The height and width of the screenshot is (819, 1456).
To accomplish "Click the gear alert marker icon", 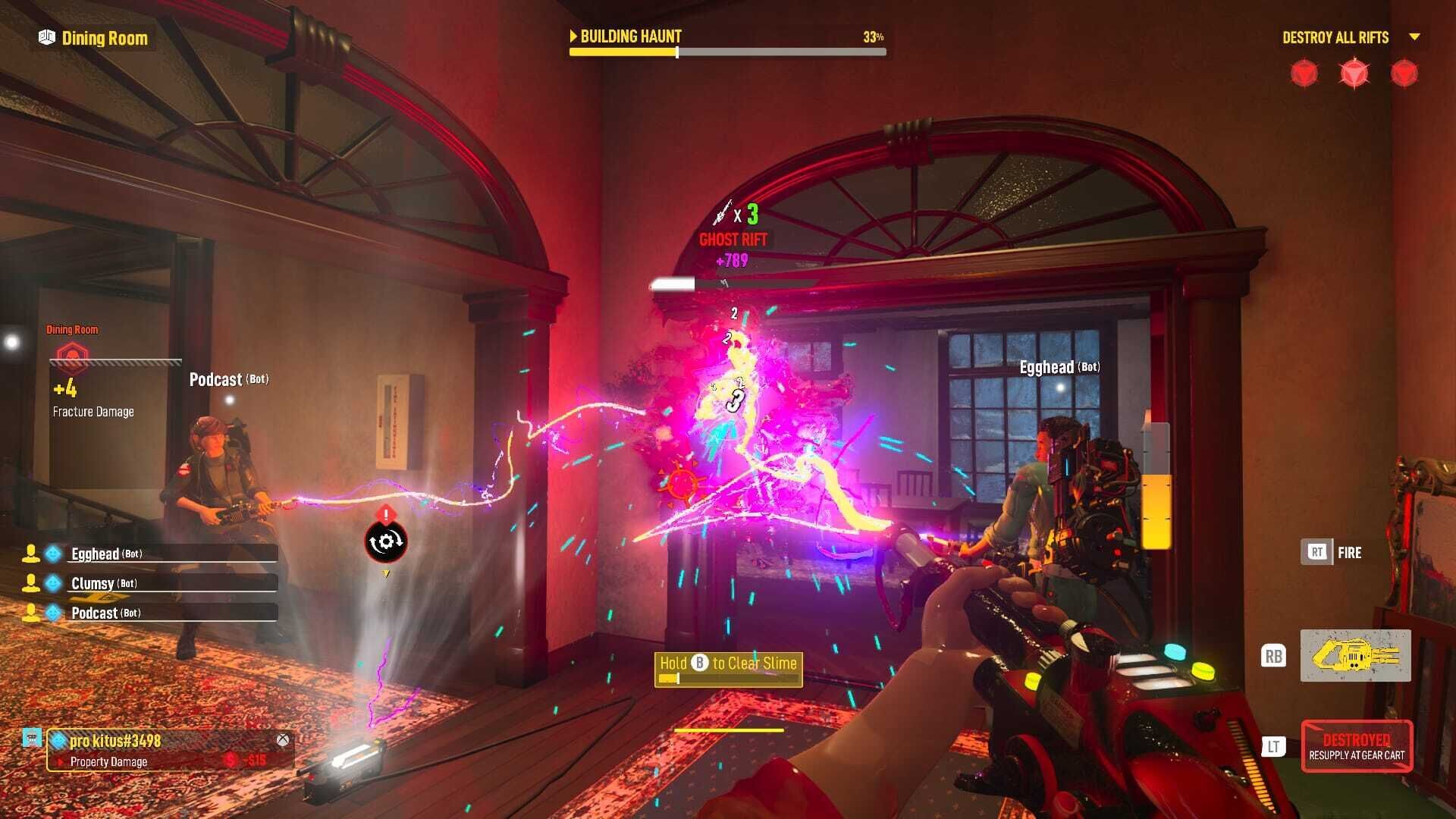I will 386,541.
